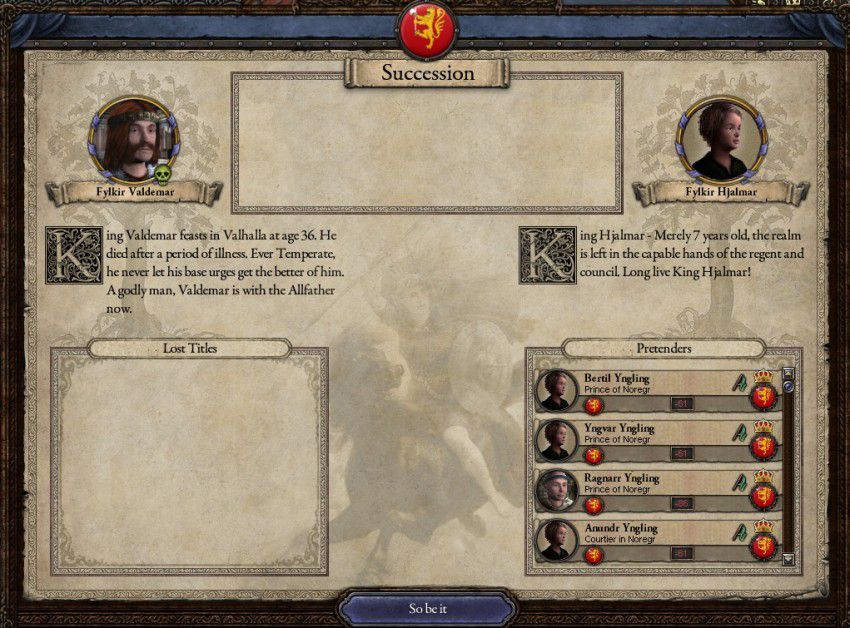
Task: Open Yngvar Yngling's character portrait
Action: tap(557, 439)
